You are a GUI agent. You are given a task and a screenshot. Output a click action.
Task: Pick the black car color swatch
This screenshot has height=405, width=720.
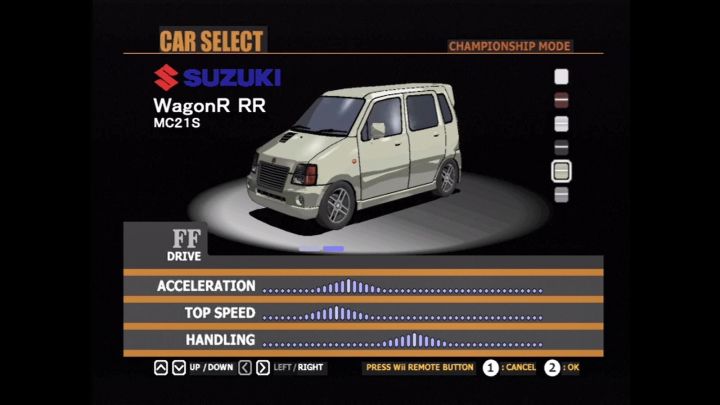[x=562, y=148]
